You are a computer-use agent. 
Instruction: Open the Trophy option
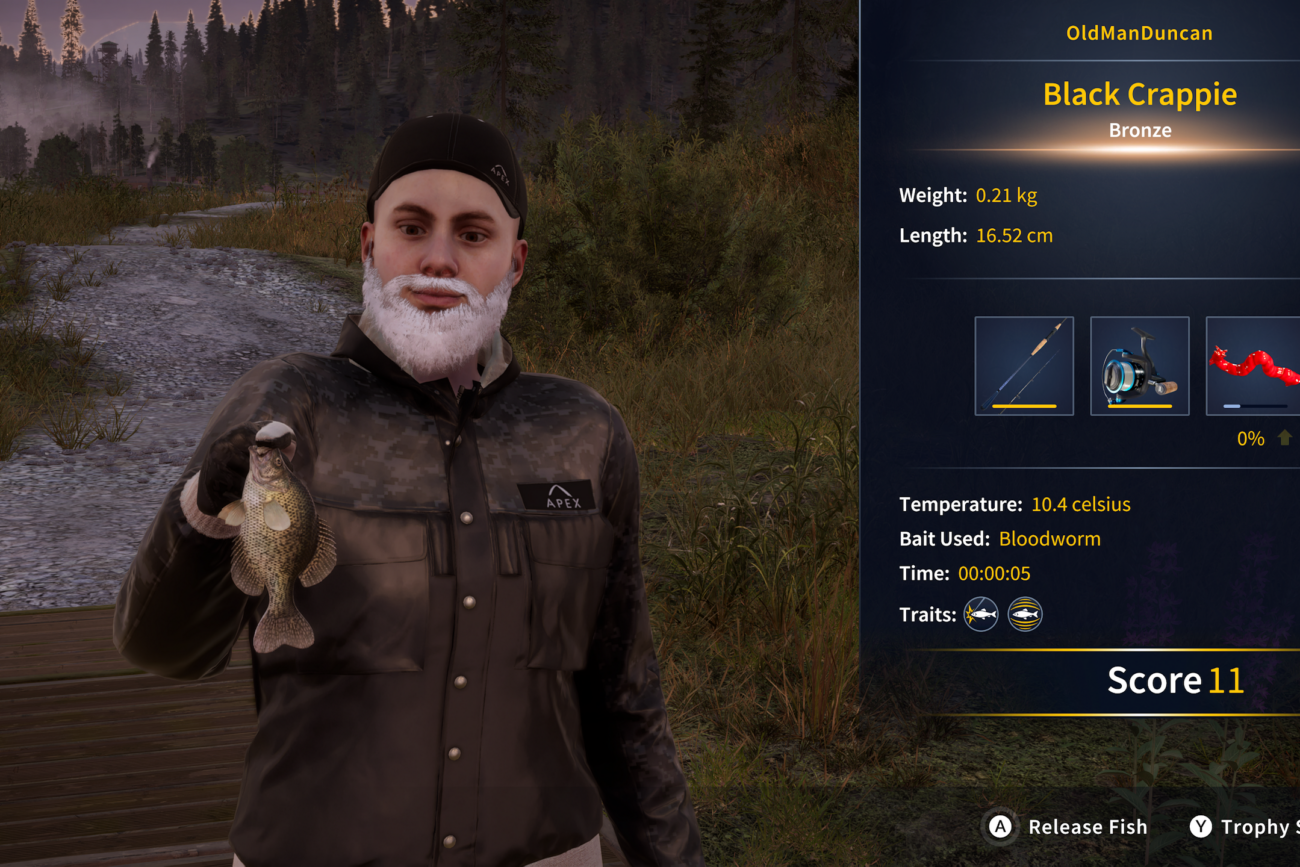point(1244,827)
